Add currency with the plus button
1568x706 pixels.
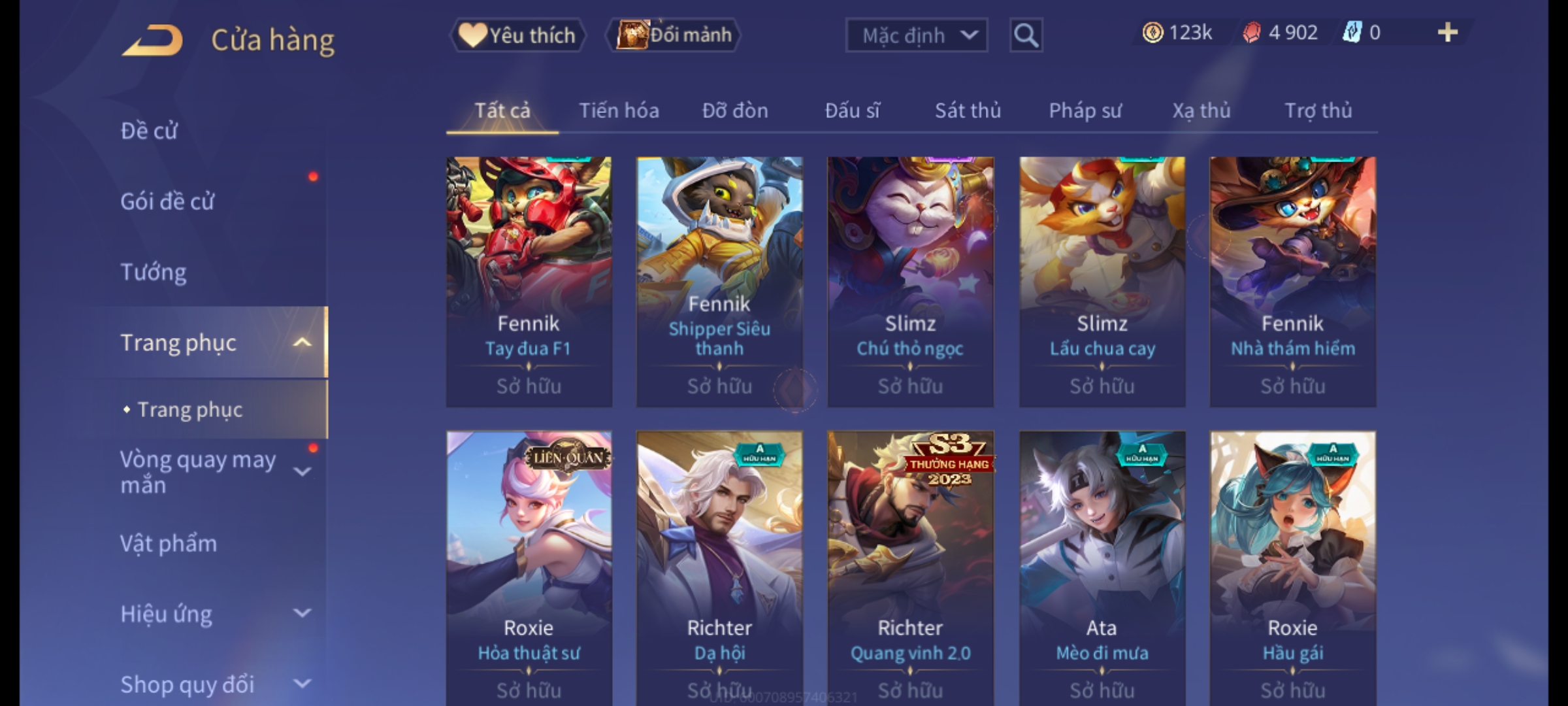pyautogui.click(x=1447, y=33)
